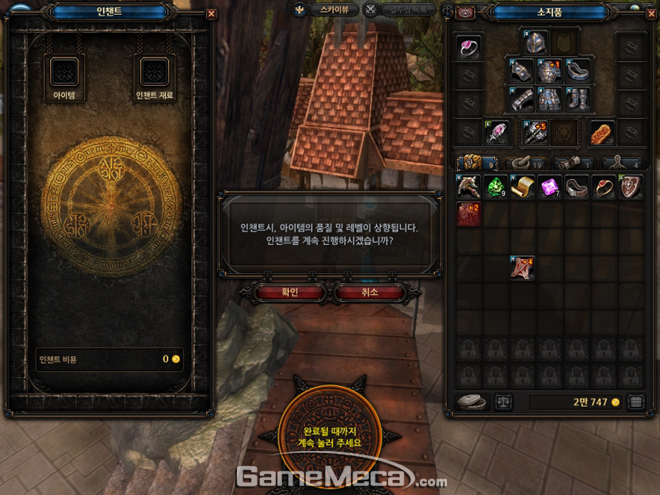Choose the shield item in the bag
Viewport: 660px width, 495px height.
tap(630, 187)
